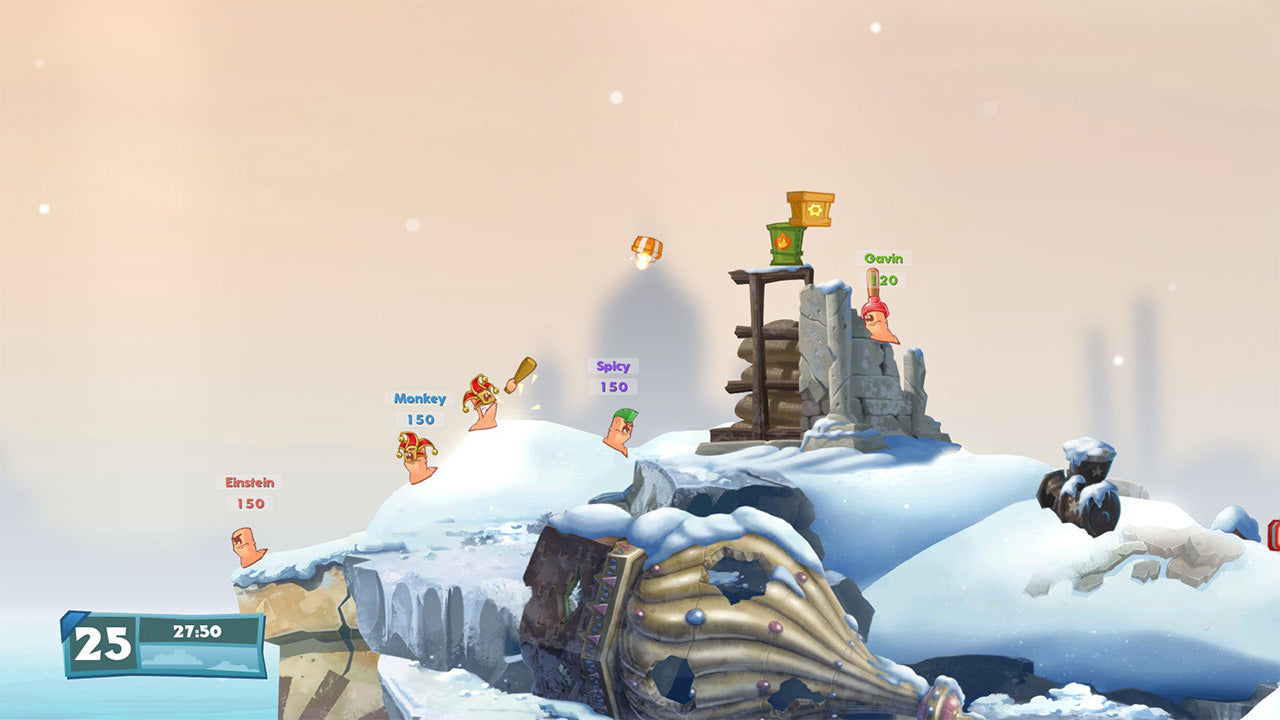The width and height of the screenshot is (1280, 720).
Task: Select Spicy's green-haired worm
Action: [x=618, y=430]
